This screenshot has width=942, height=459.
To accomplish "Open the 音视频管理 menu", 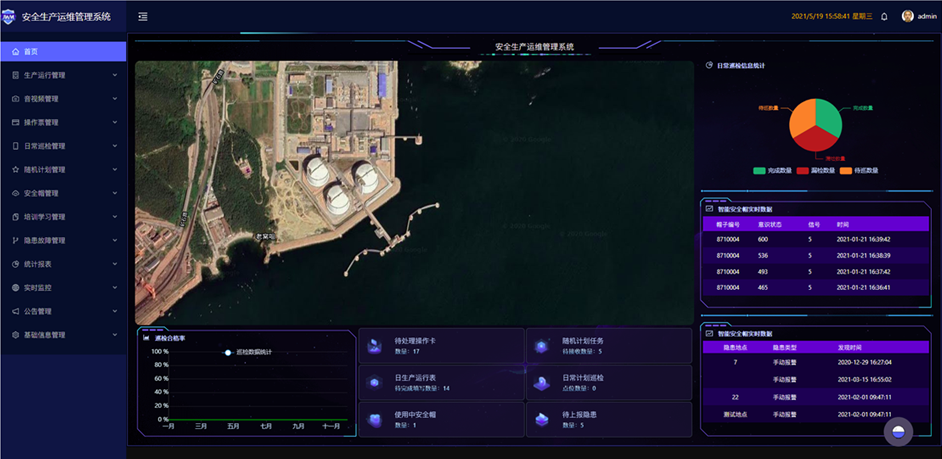I will tap(42, 99).
